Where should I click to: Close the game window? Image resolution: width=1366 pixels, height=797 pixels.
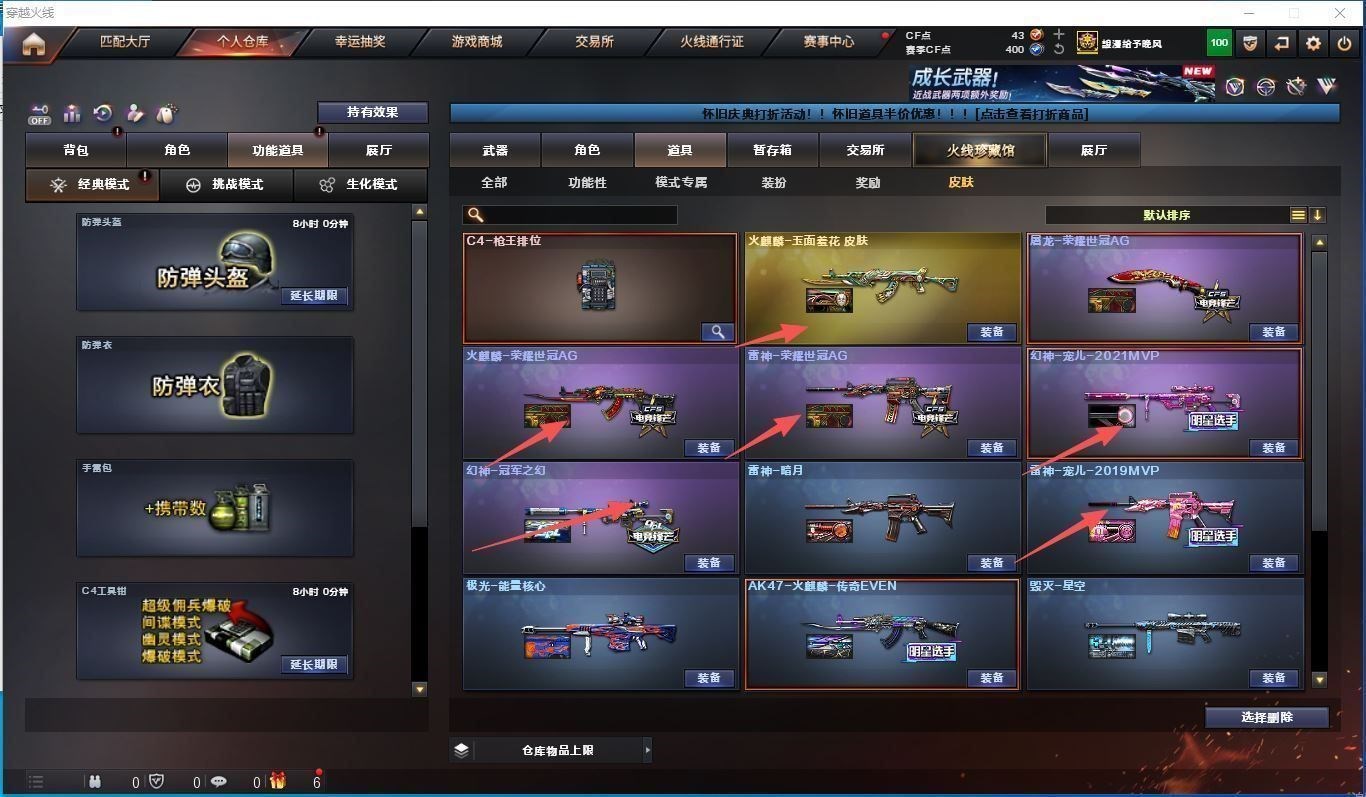point(1340,13)
